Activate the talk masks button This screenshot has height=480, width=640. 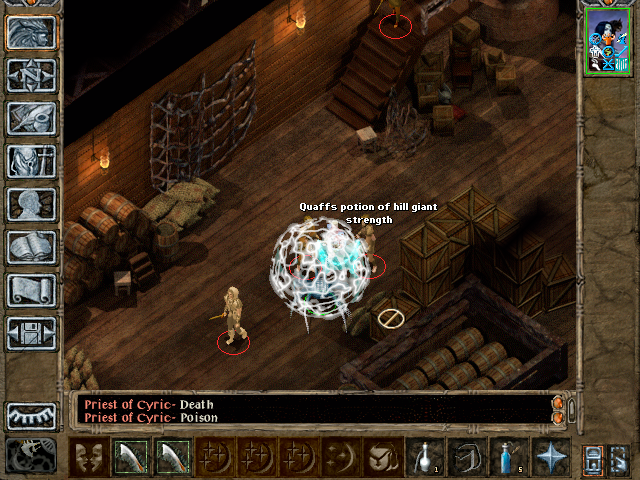pos(89,456)
